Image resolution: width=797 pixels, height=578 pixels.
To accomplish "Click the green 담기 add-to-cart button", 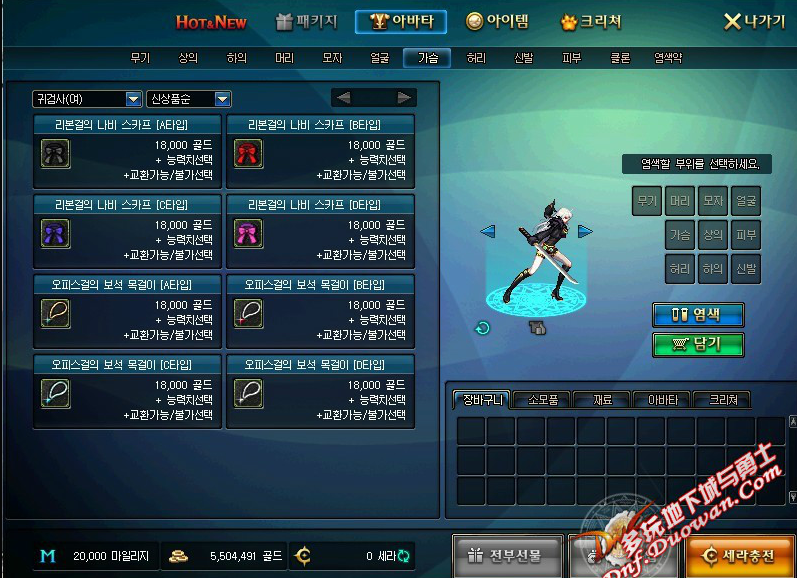I will 699,344.
